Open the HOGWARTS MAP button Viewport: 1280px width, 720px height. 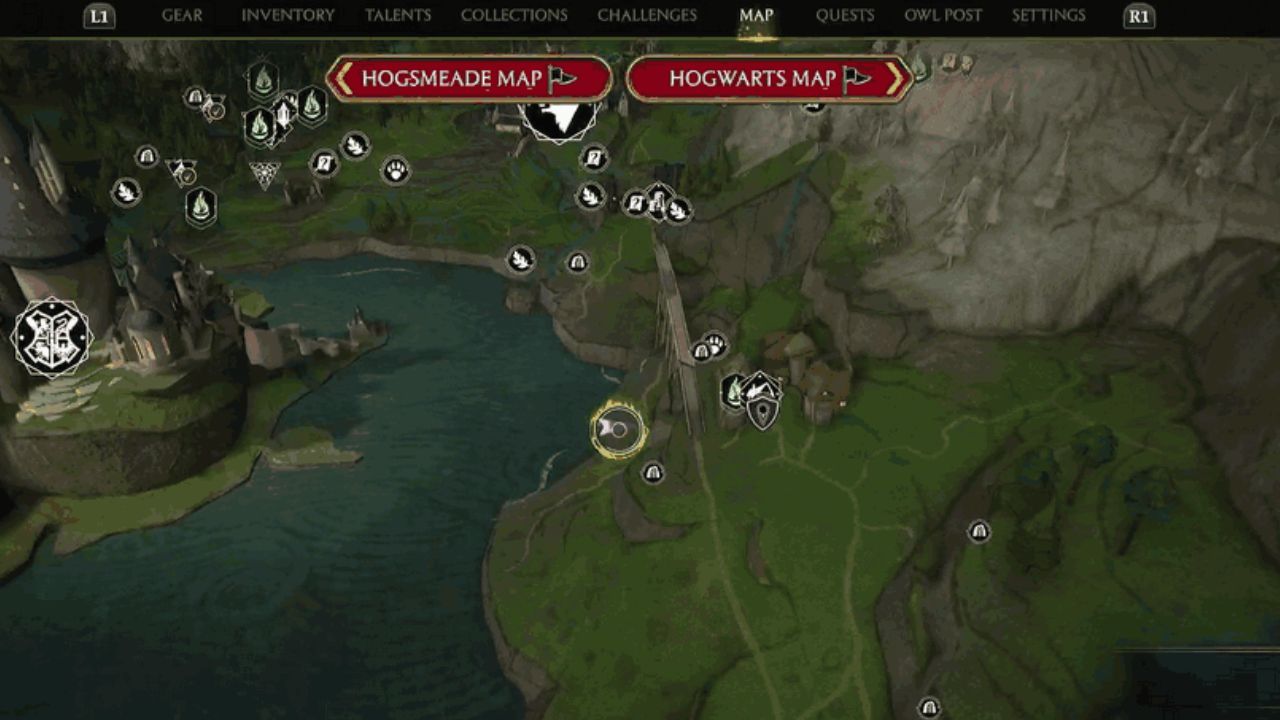(x=764, y=77)
